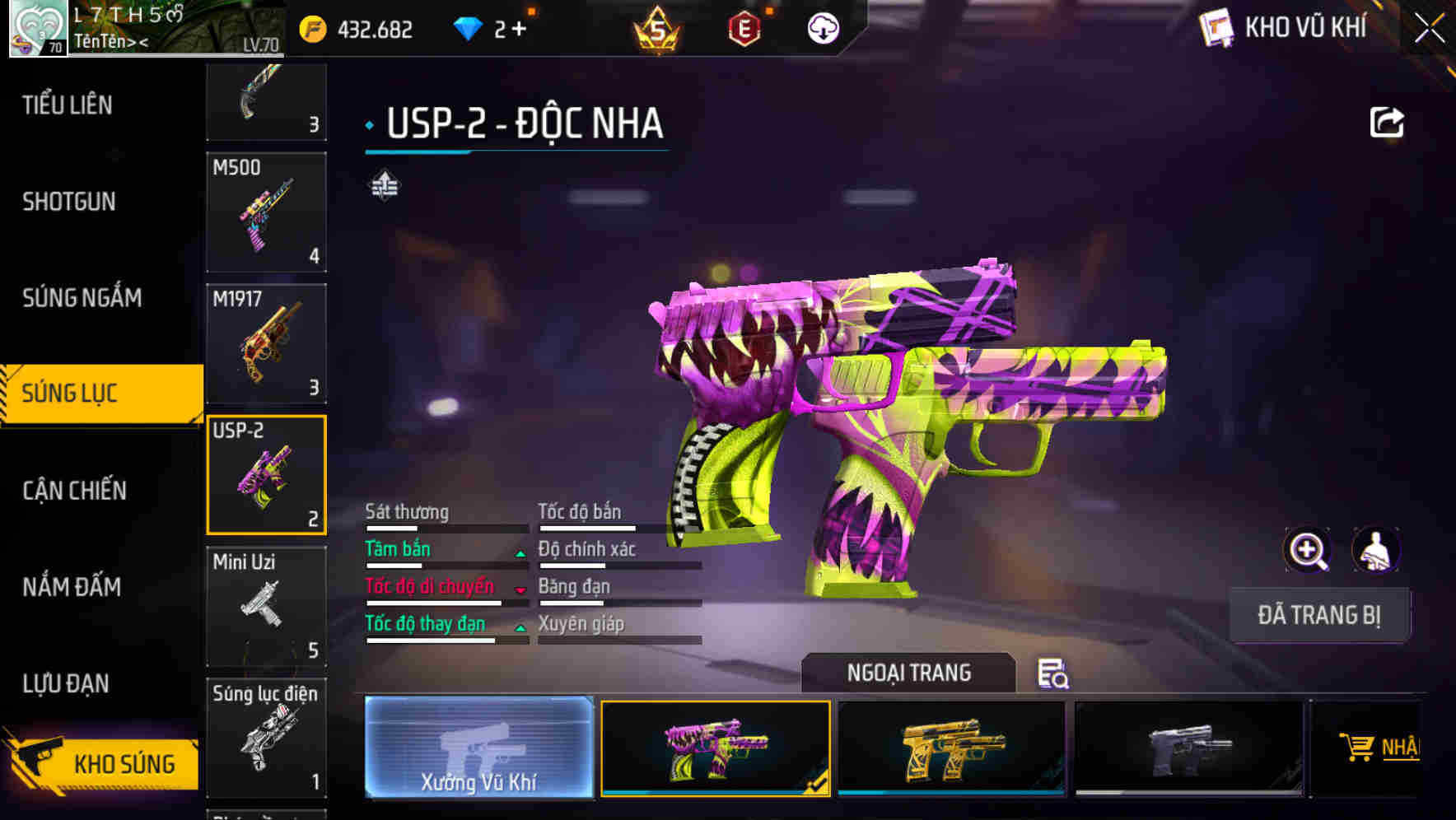Switch to the Ngoại Trang tab

909,672
